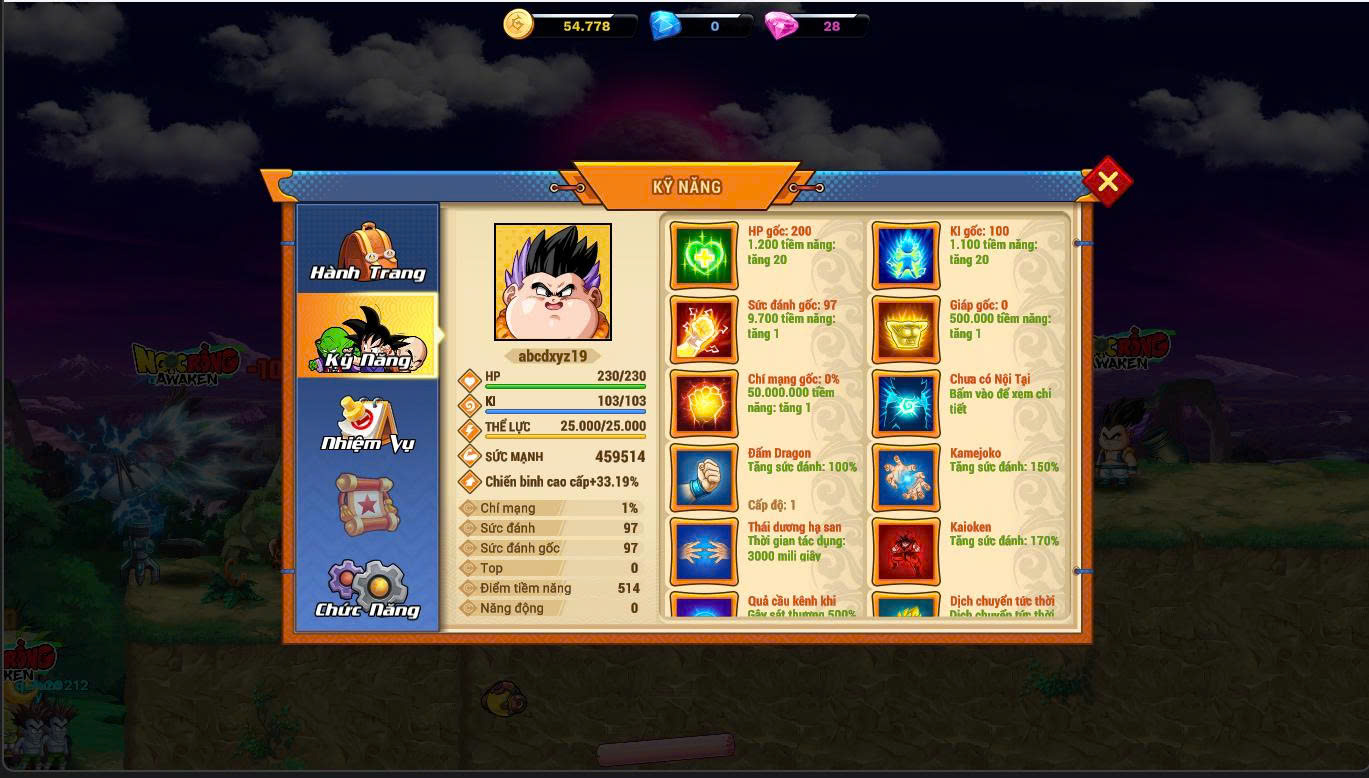Select the Kaioken red aura skill

906,551
